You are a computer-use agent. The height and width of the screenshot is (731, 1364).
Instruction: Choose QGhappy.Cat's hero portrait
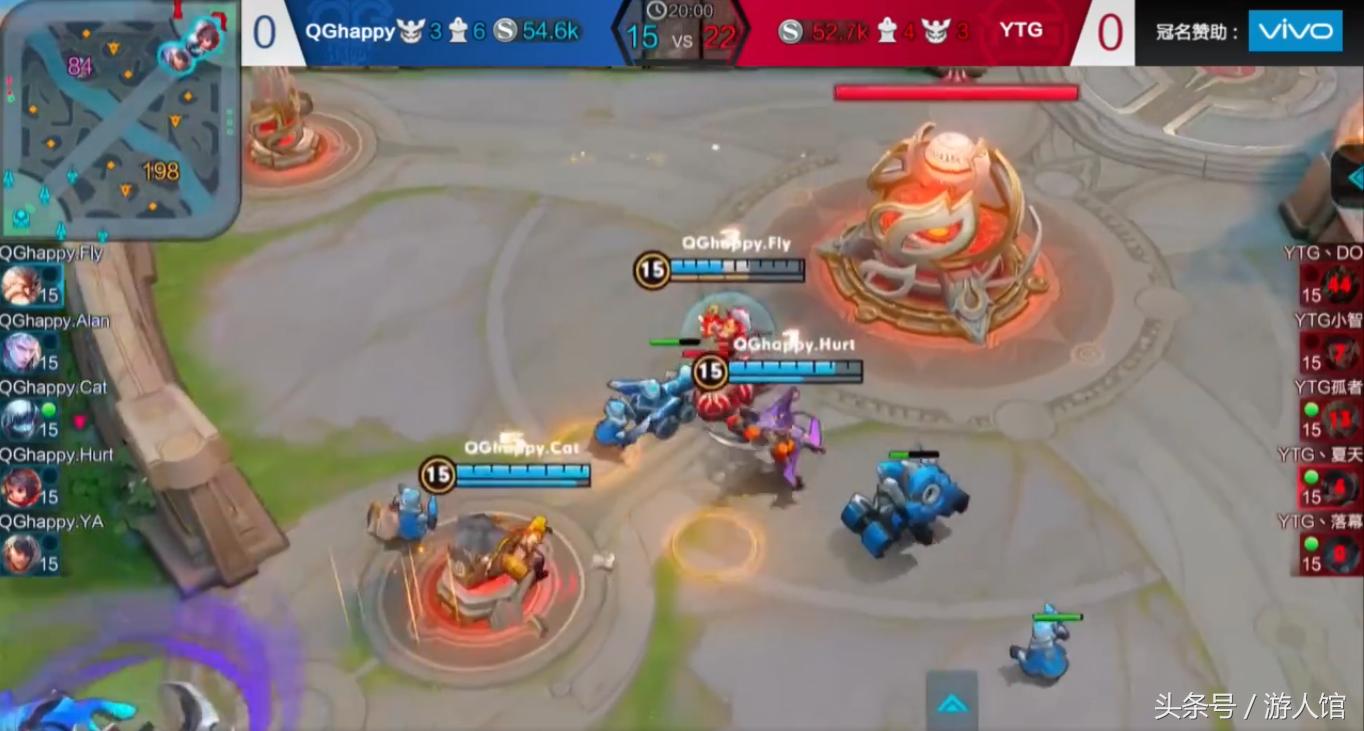21,420
